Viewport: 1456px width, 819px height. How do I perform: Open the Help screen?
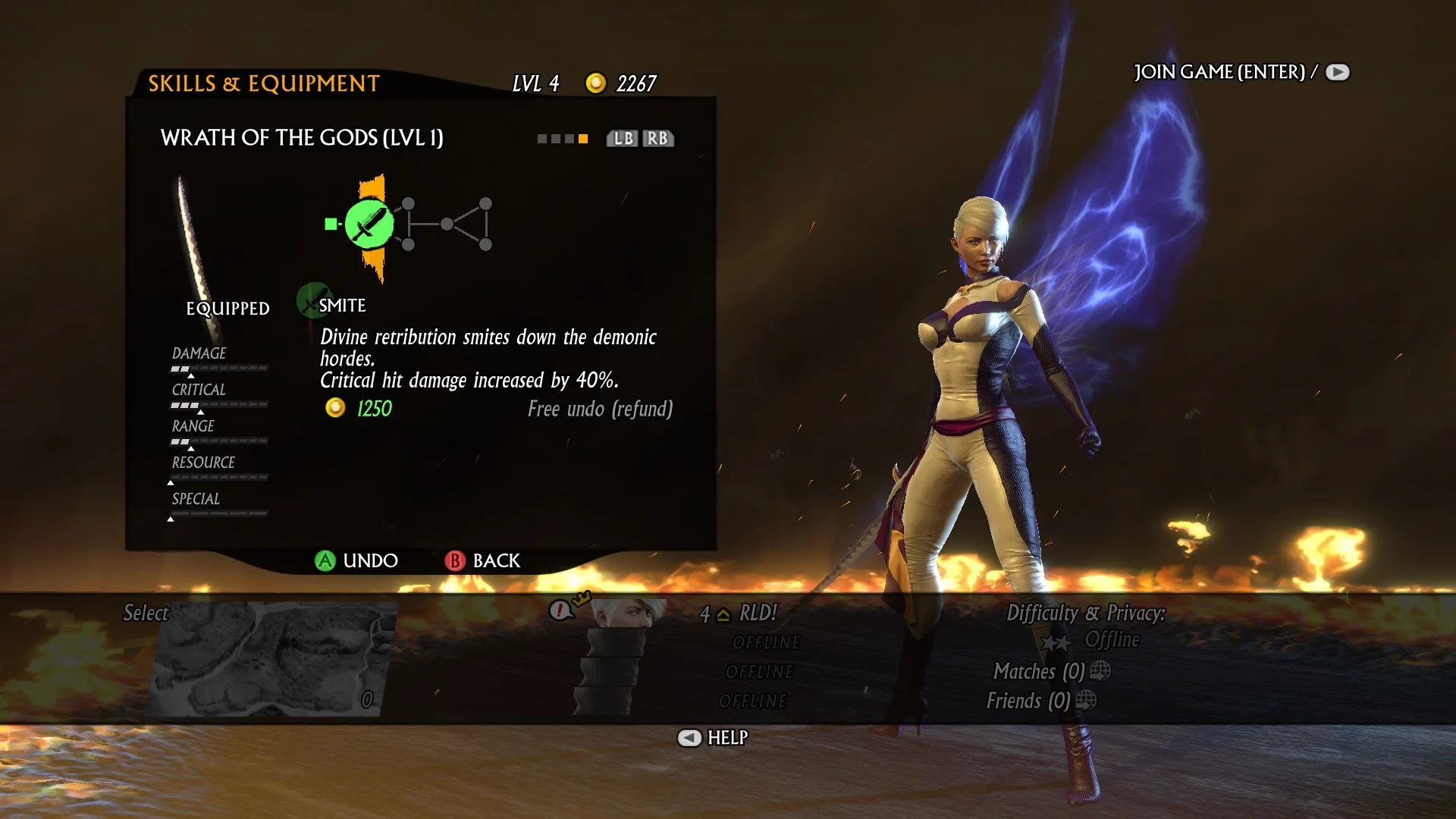click(713, 737)
